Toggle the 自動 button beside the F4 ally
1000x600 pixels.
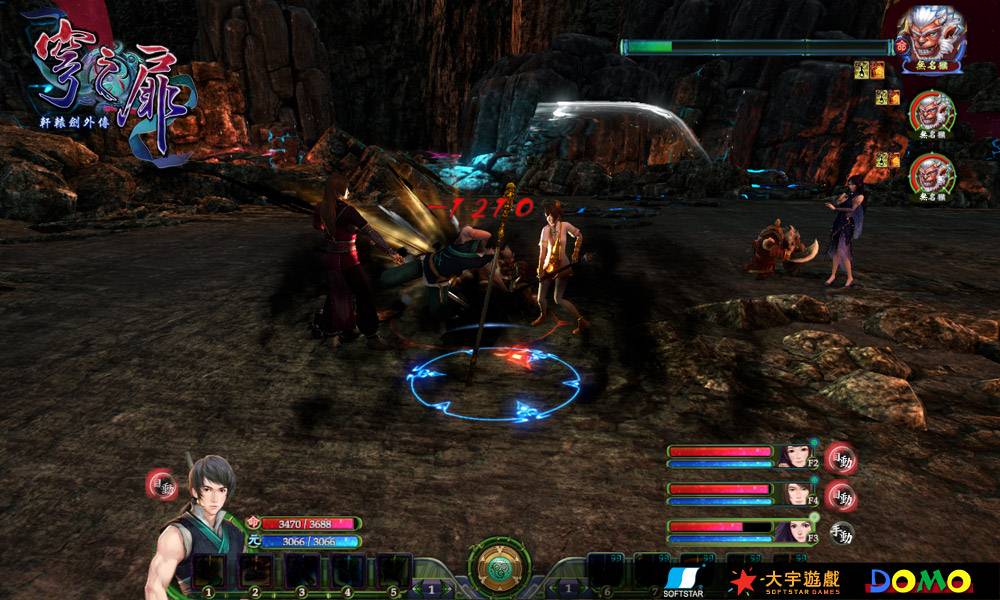coord(840,495)
